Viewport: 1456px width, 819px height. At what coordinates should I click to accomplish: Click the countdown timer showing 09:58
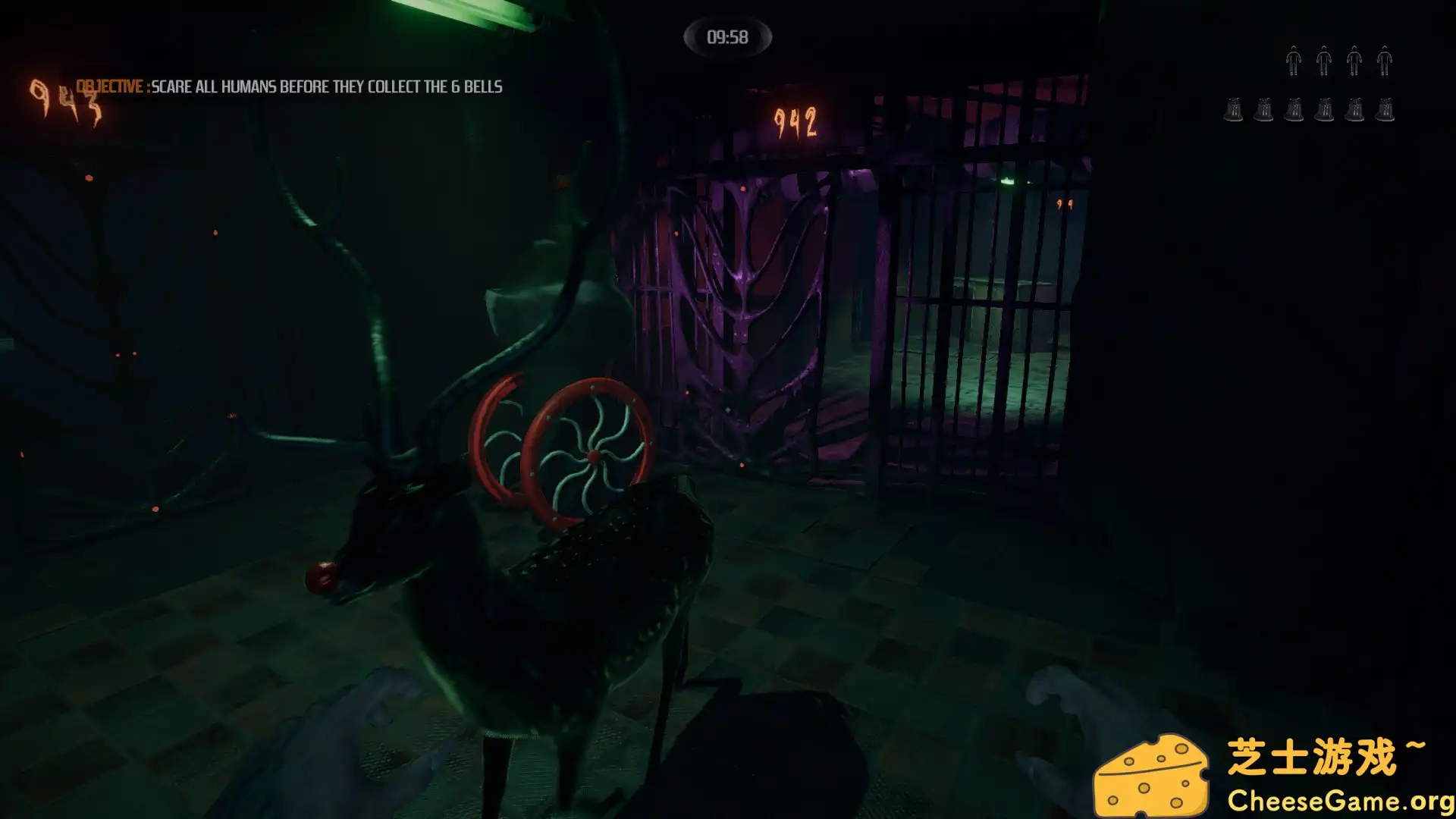[726, 35]
